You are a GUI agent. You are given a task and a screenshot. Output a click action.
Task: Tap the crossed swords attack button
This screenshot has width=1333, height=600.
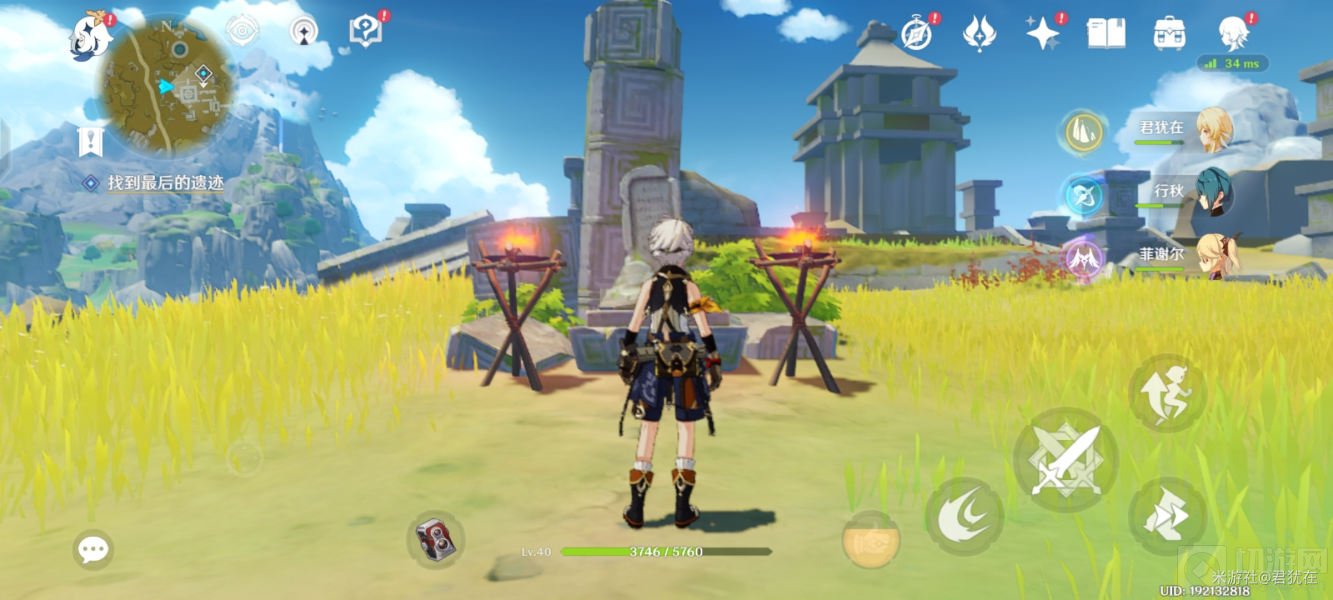point(1065,460)
